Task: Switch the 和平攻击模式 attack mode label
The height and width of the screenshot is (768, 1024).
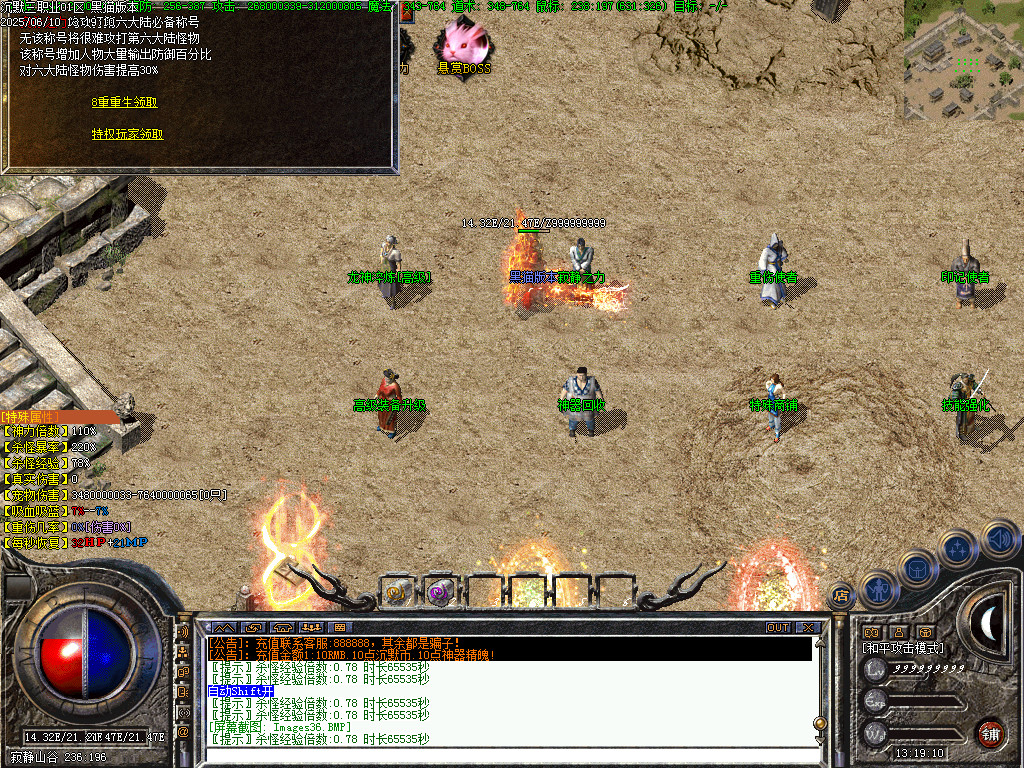Action: pos(902,648)
